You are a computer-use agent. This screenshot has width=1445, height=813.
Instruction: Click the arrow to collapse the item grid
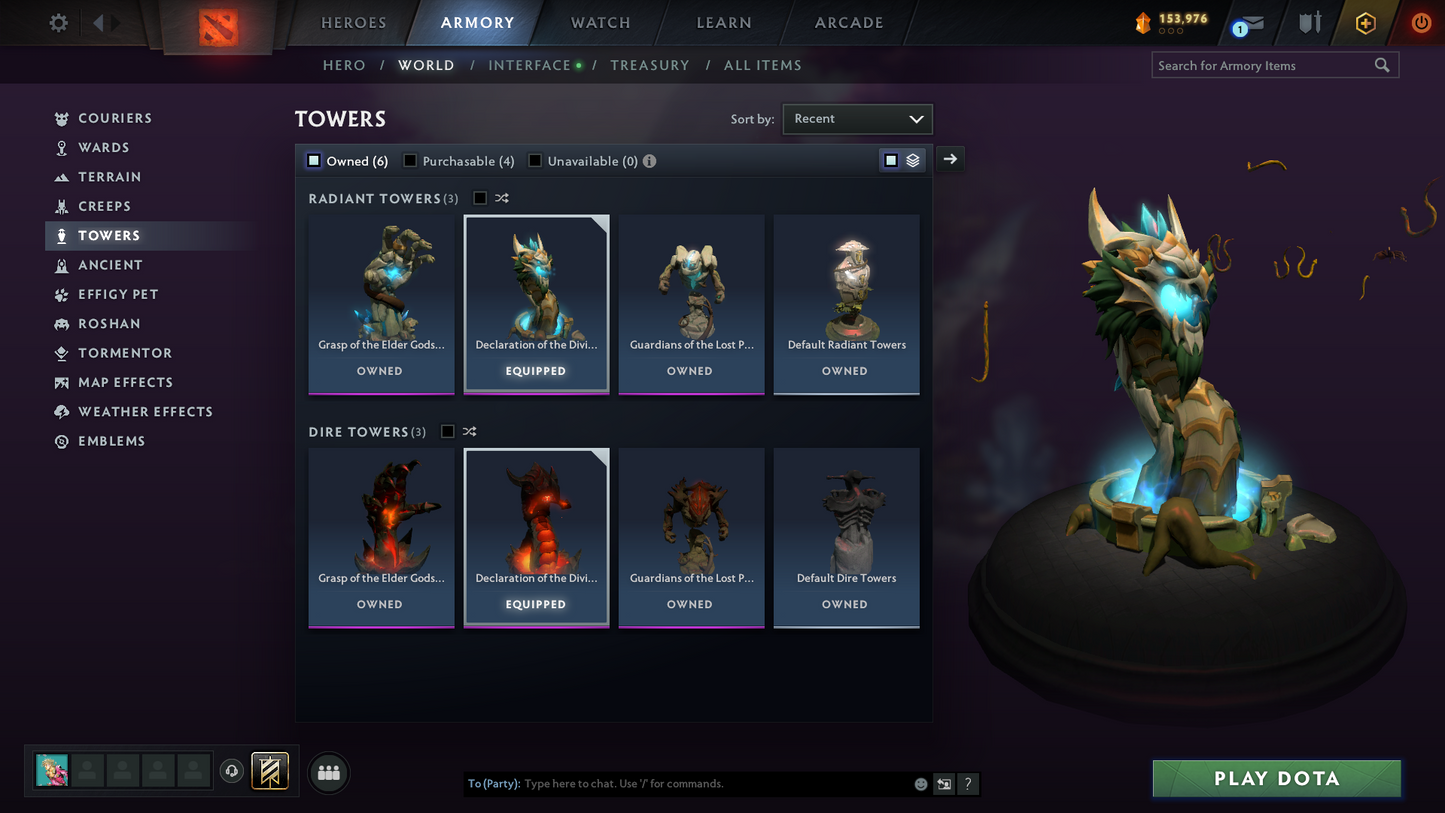click(949, 159)
